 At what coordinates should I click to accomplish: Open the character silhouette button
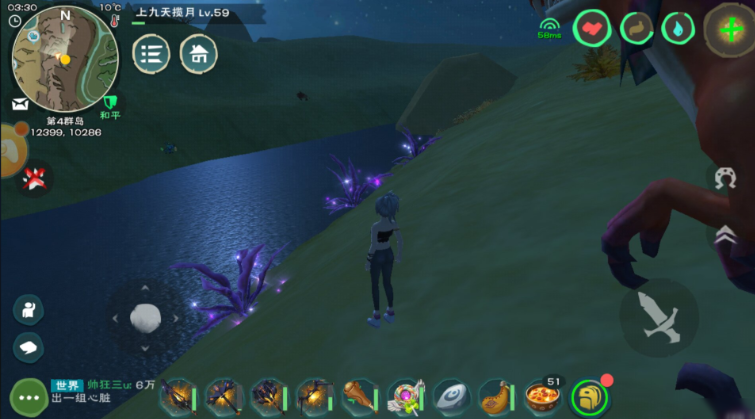point(28,309)
